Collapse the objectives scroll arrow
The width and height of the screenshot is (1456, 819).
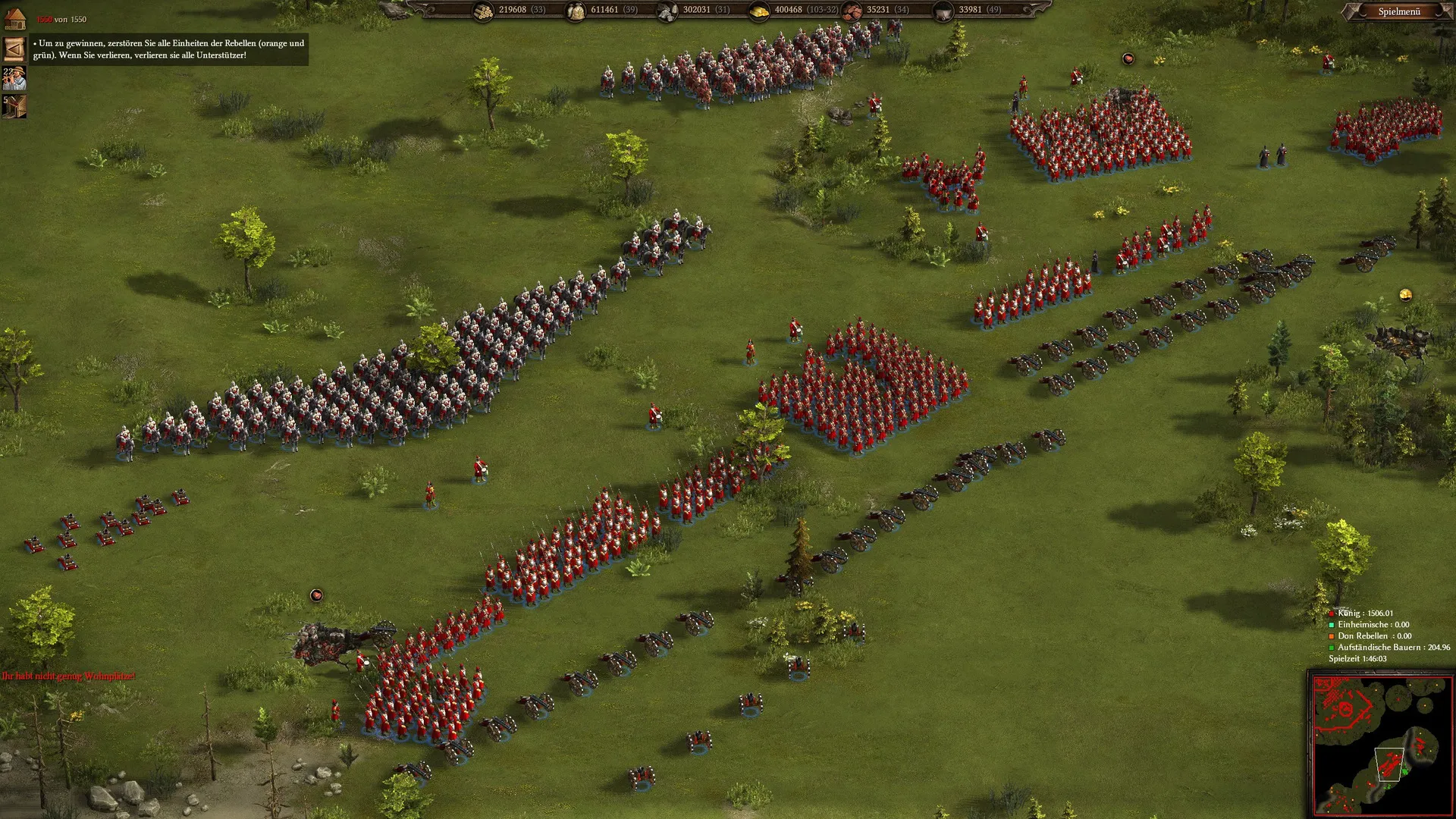(x=14, y=49)
